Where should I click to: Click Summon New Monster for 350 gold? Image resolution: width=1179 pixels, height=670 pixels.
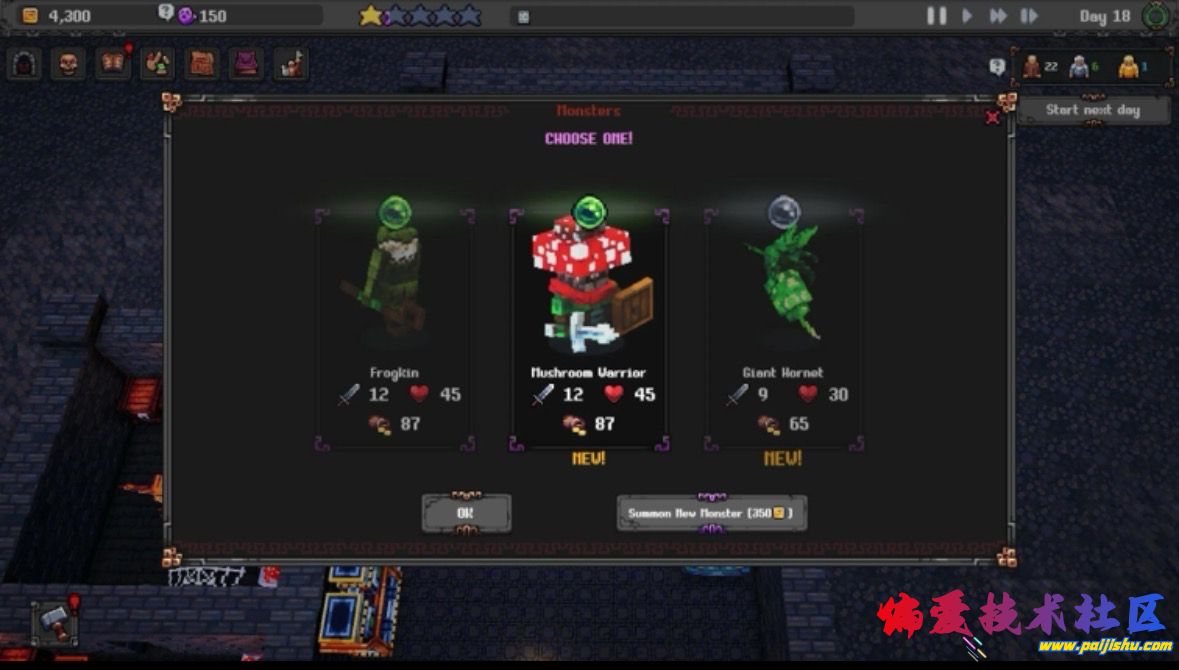(711, 513)
